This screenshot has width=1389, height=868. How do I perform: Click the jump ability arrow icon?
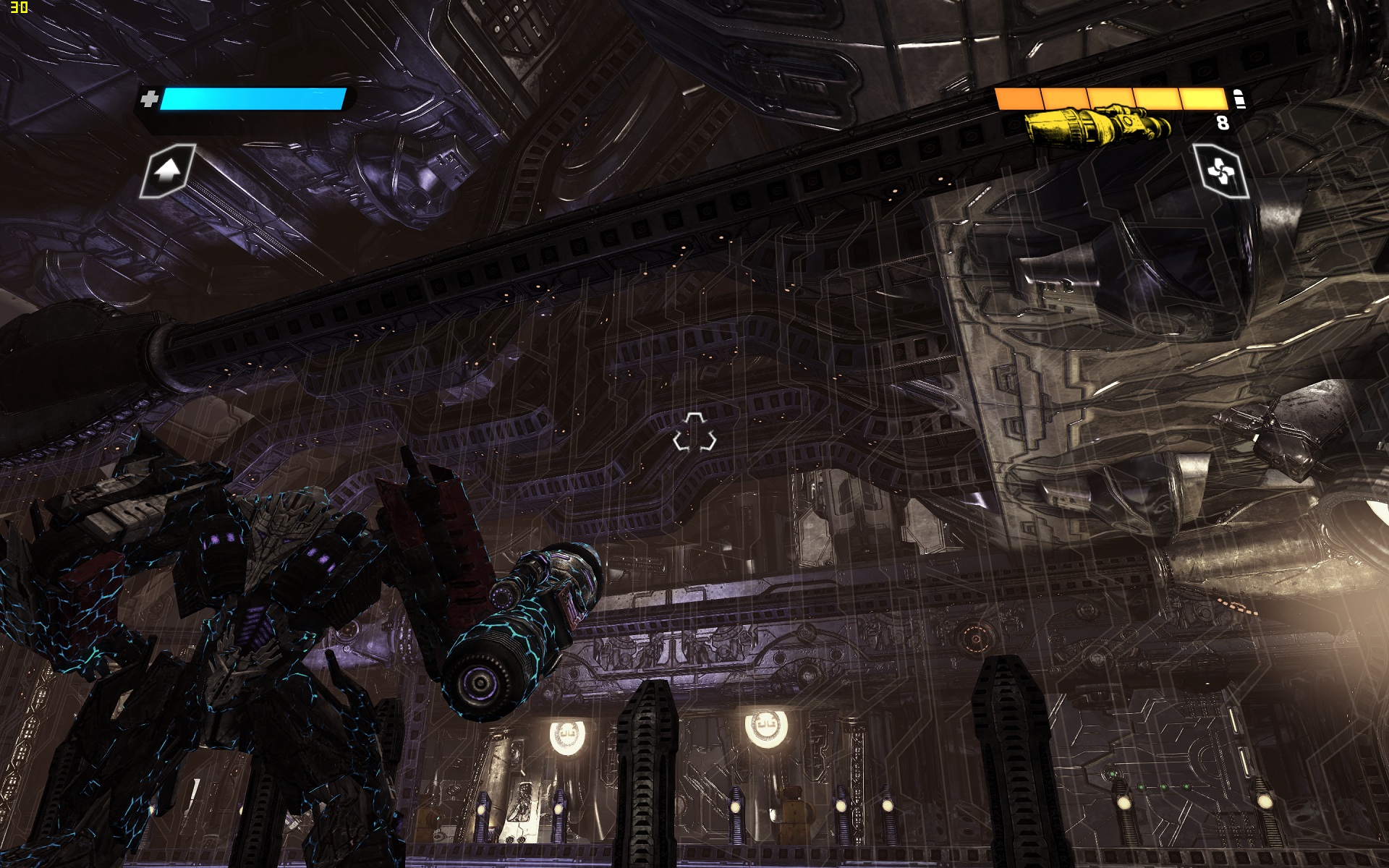(168, 171)
